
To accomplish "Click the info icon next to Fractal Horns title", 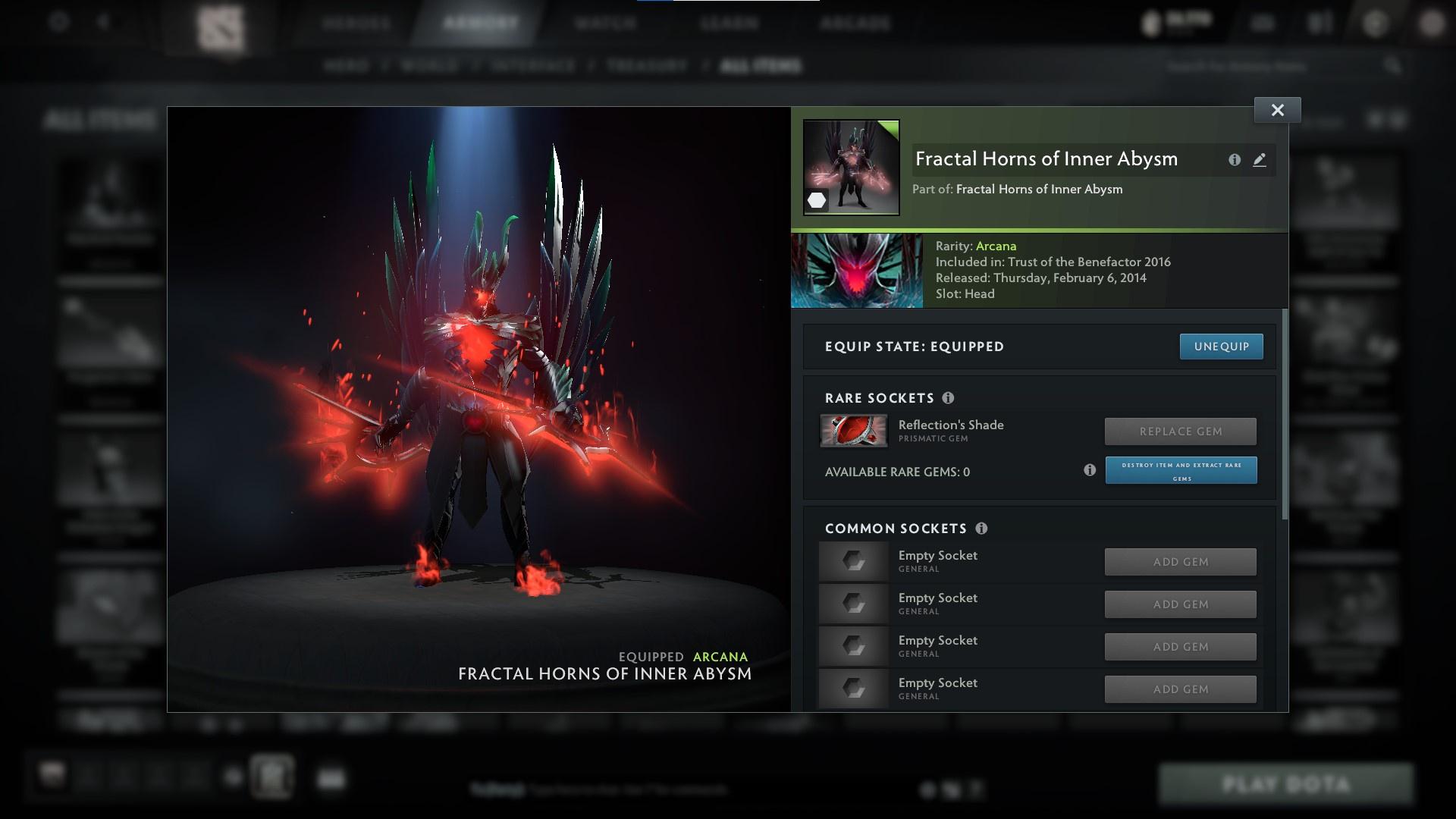I will (x=1233, y=160).
